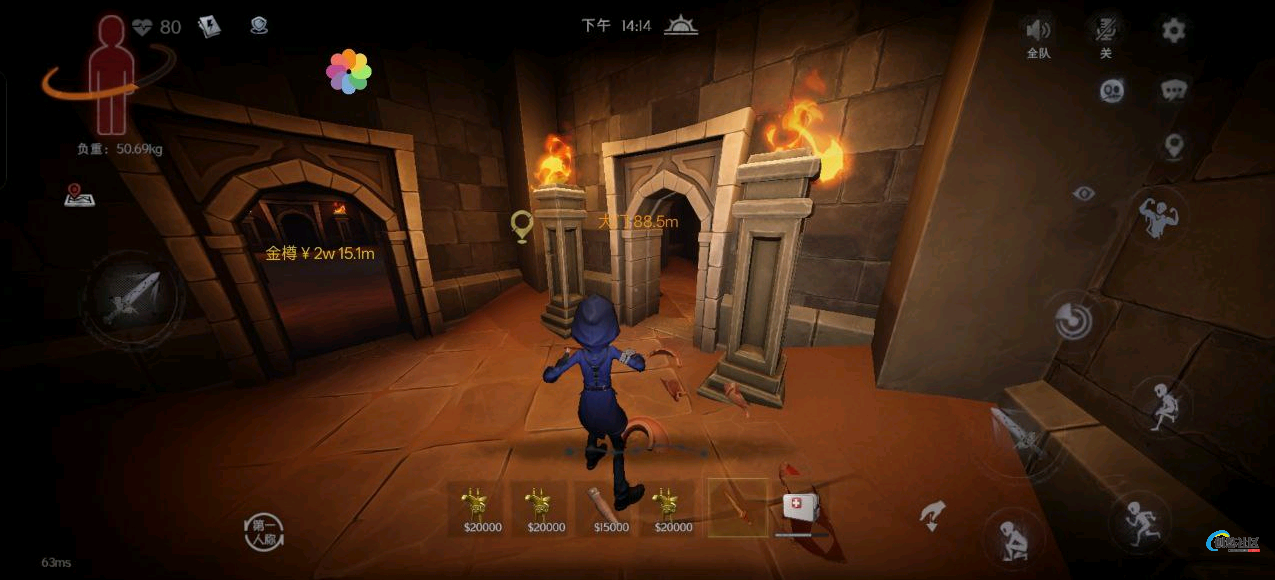Tap the lightning card icon
Image resolution: width=1275 pixels, height=580 pixels.
[209, 27]
